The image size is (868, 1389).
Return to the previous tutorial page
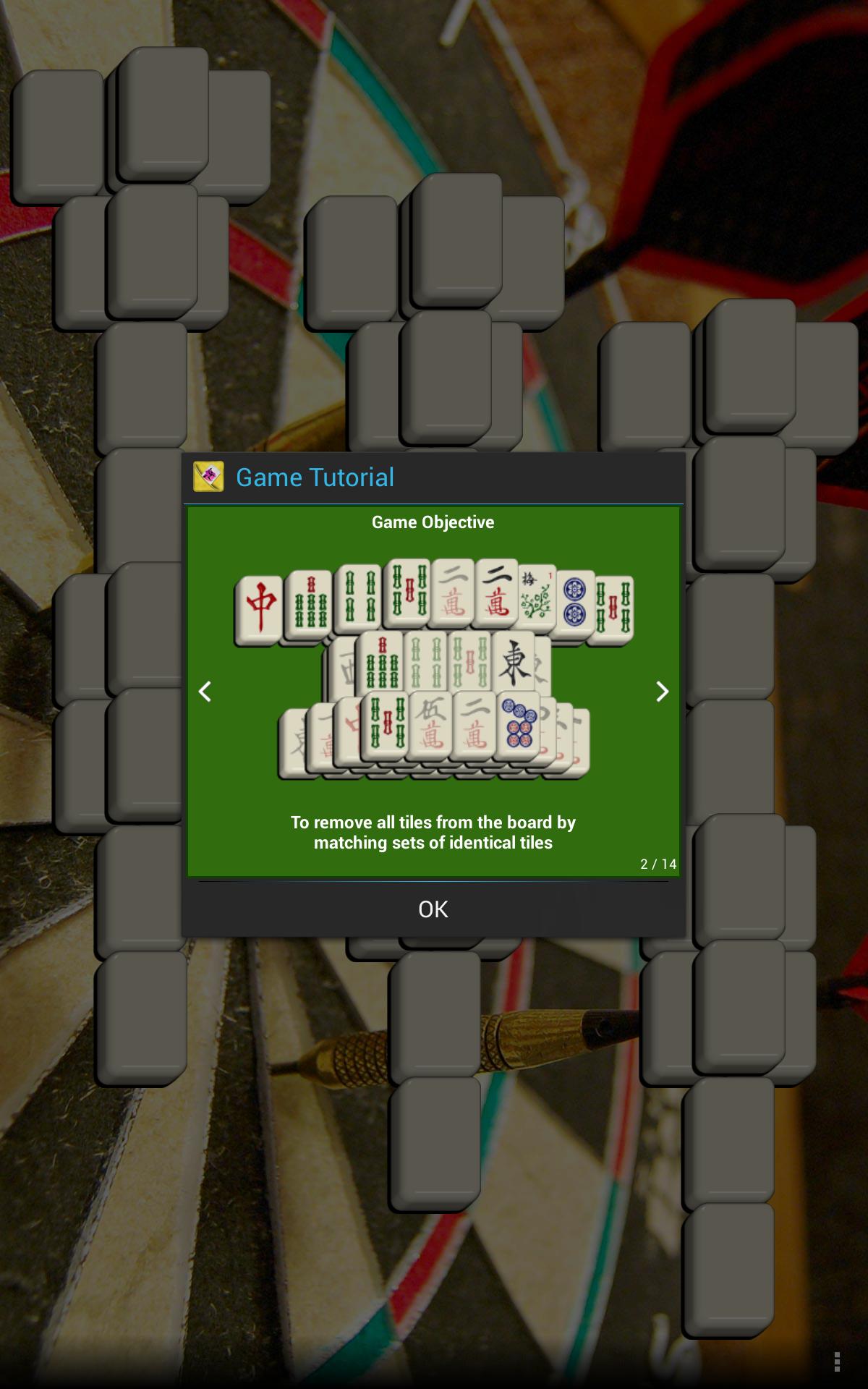(205, 692)
